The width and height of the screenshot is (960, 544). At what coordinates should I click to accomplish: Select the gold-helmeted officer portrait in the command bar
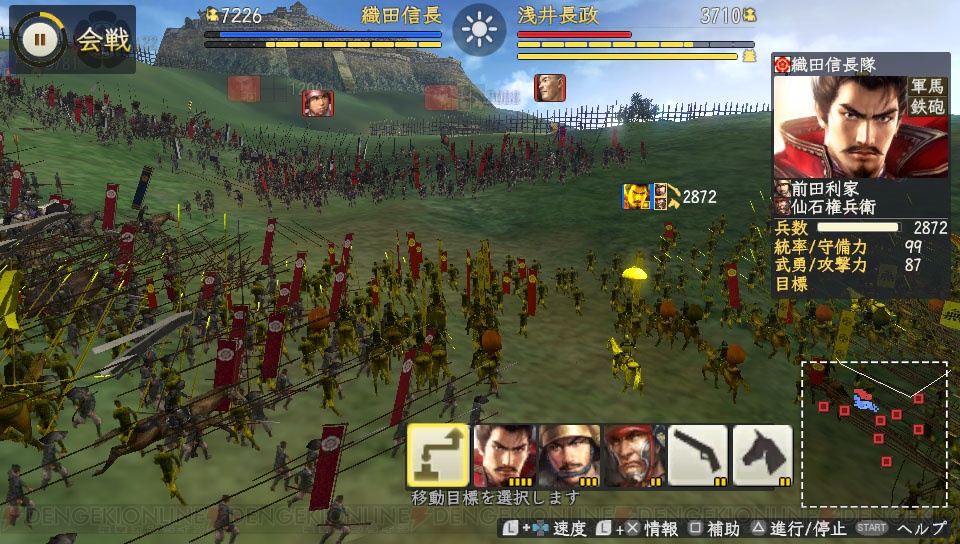click(568, 456)
